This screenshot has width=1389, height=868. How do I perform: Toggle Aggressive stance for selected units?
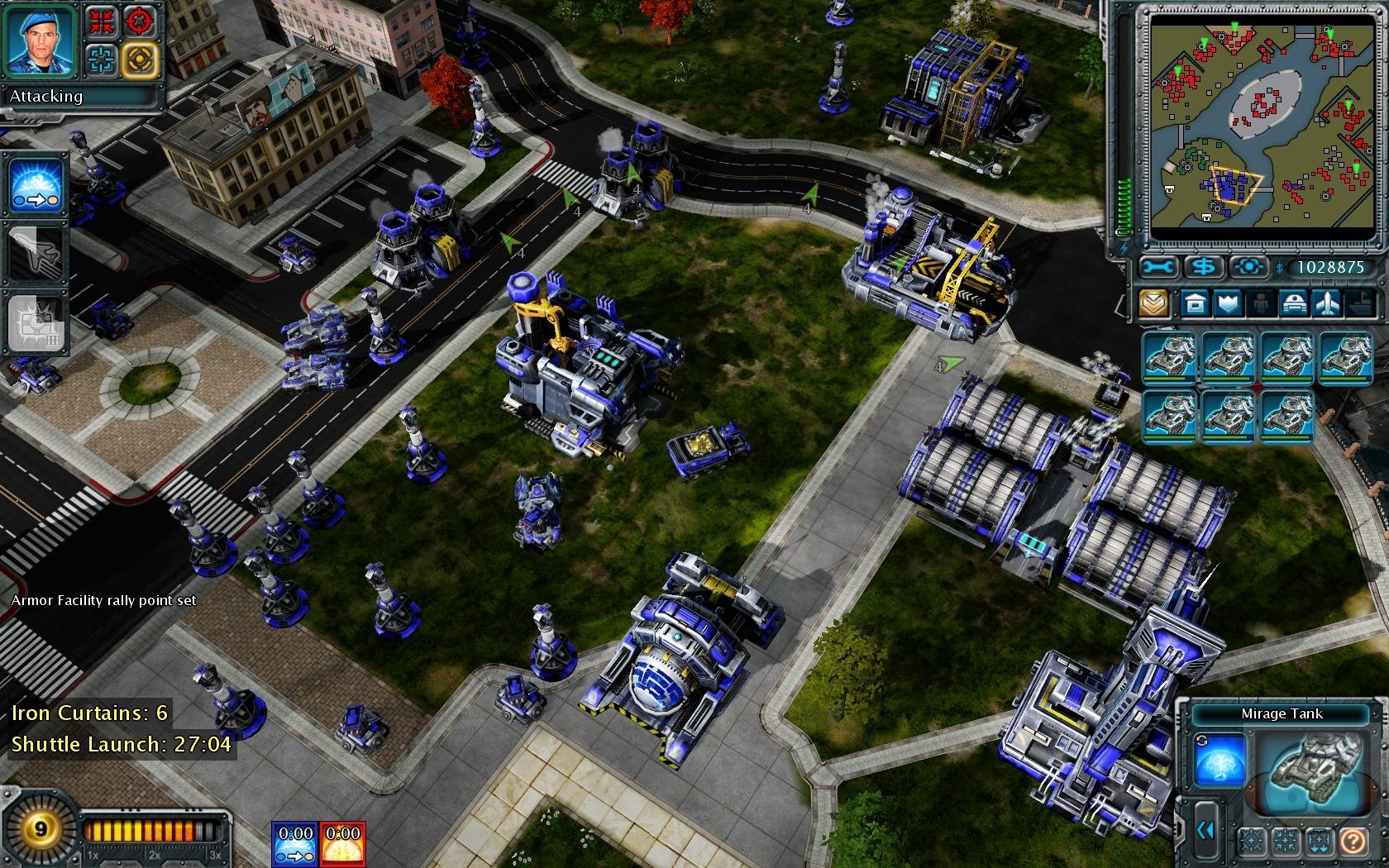tap(141, 22)
